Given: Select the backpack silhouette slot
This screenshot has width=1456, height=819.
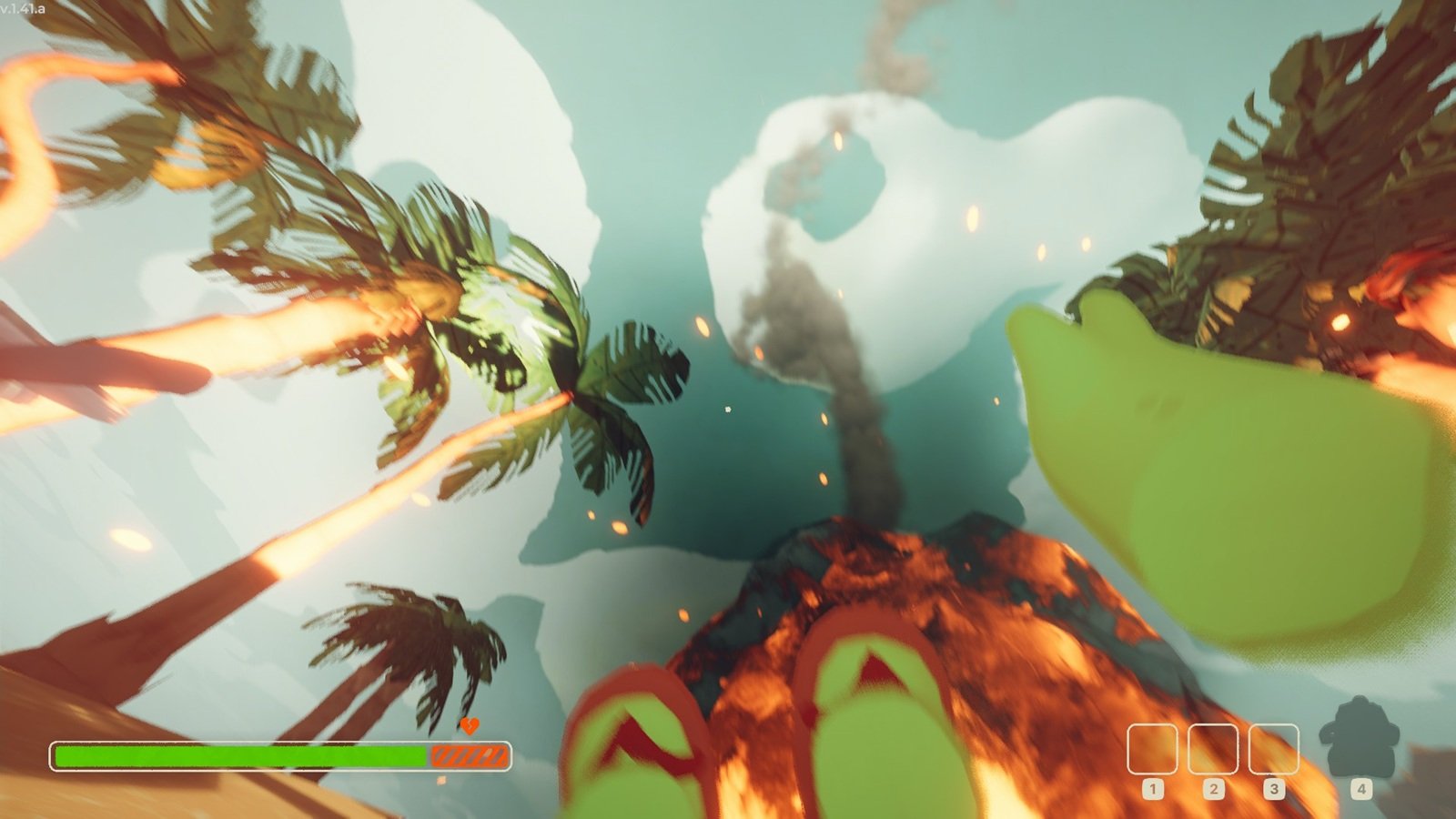Looking at the screenshot, I should click(x=1360, y=738).
